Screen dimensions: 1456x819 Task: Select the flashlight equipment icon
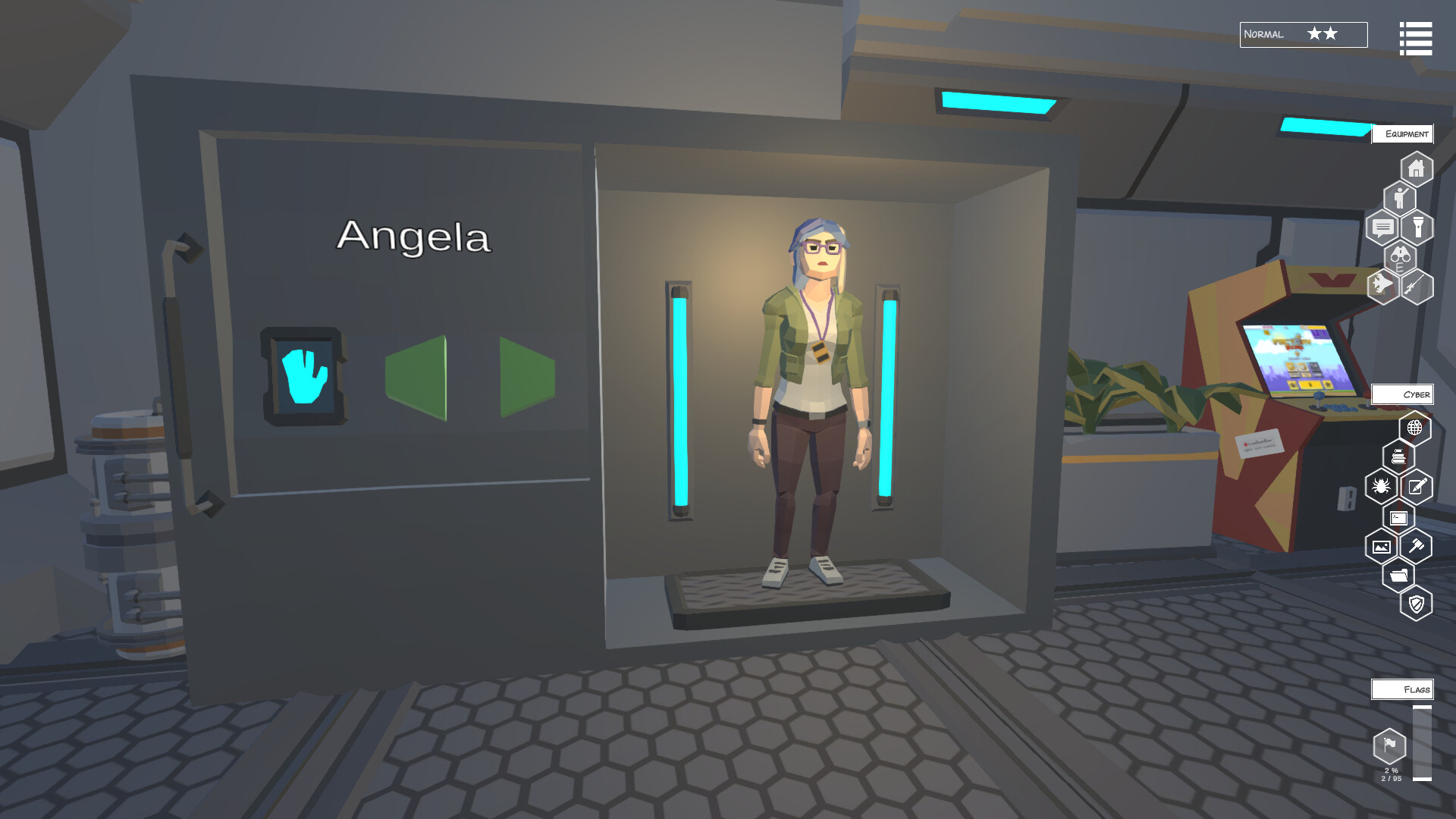pos(1418,227)
